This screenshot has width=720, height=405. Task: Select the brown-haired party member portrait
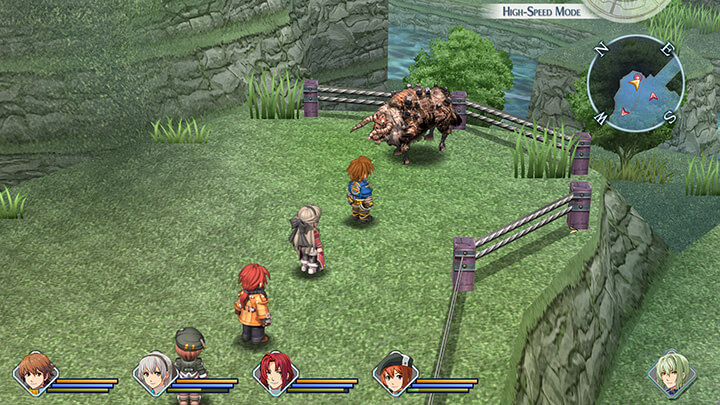[35, 372]
